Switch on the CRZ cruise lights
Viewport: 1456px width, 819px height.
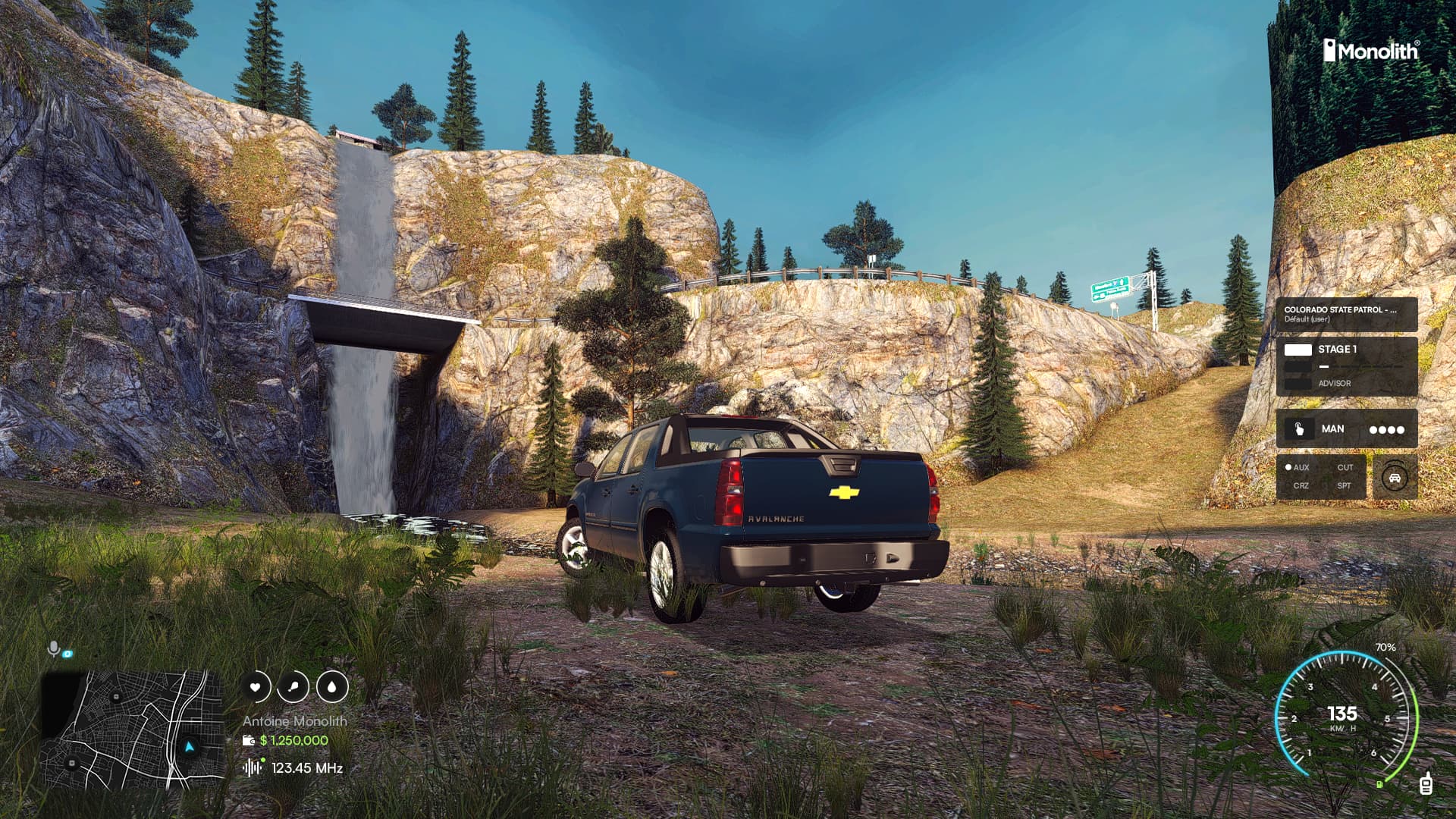point(1301,485)
